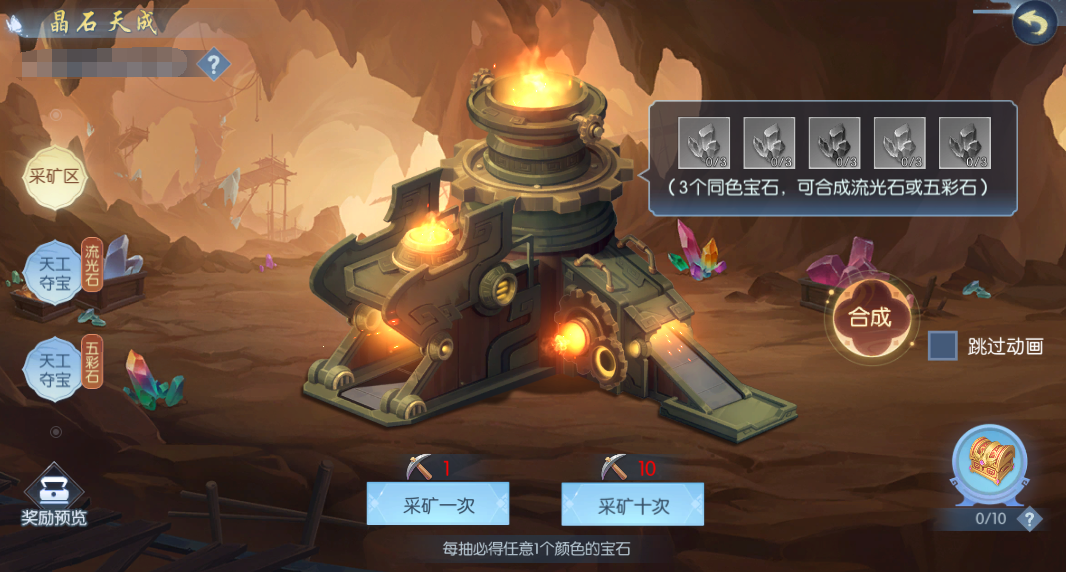The image size is (1066, 572).
Task: Open the 奖励预览 reward preview
Action: 54,498
